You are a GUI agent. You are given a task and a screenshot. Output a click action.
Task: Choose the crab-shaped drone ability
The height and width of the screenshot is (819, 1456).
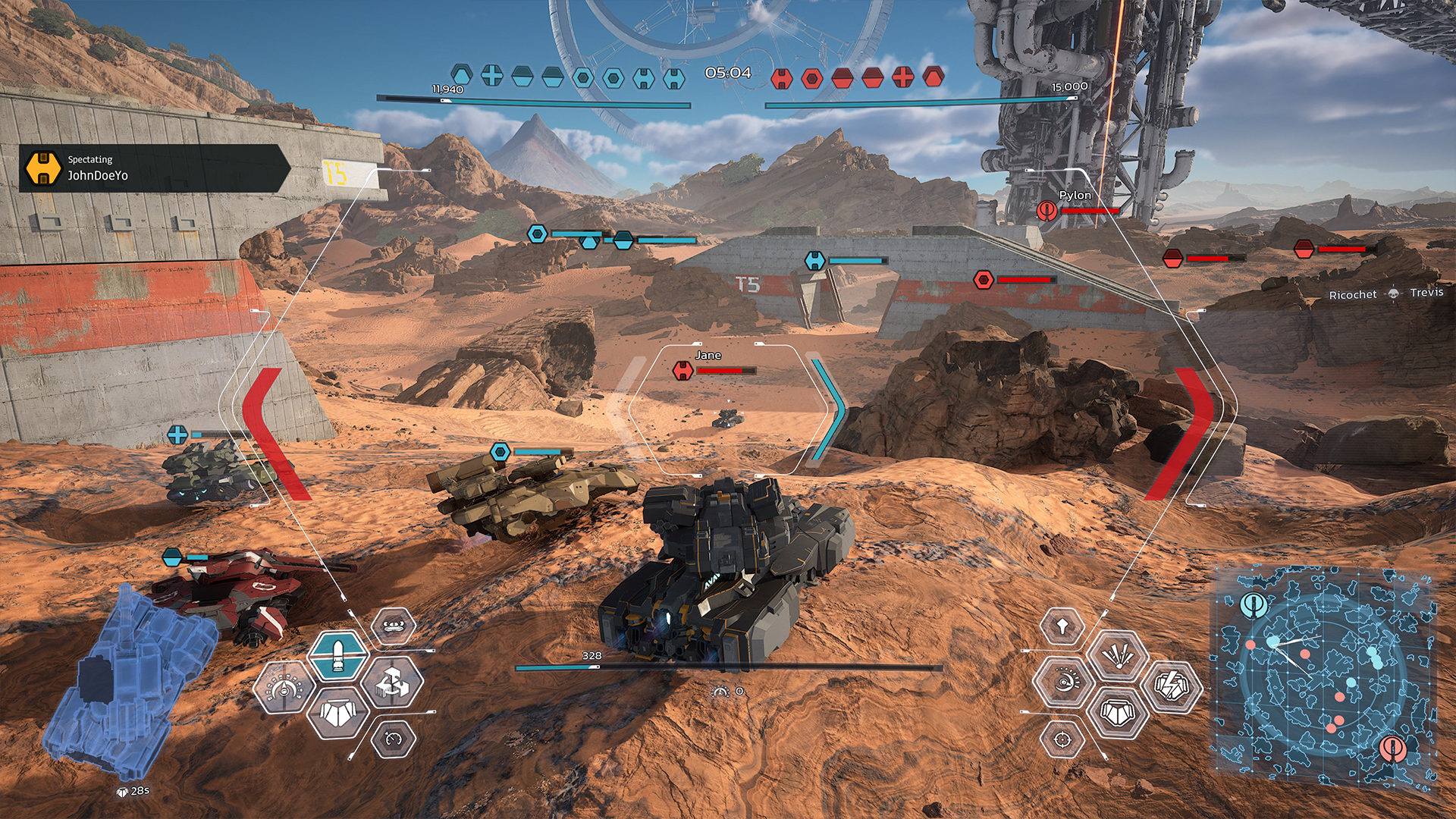[x=393, y=626]
